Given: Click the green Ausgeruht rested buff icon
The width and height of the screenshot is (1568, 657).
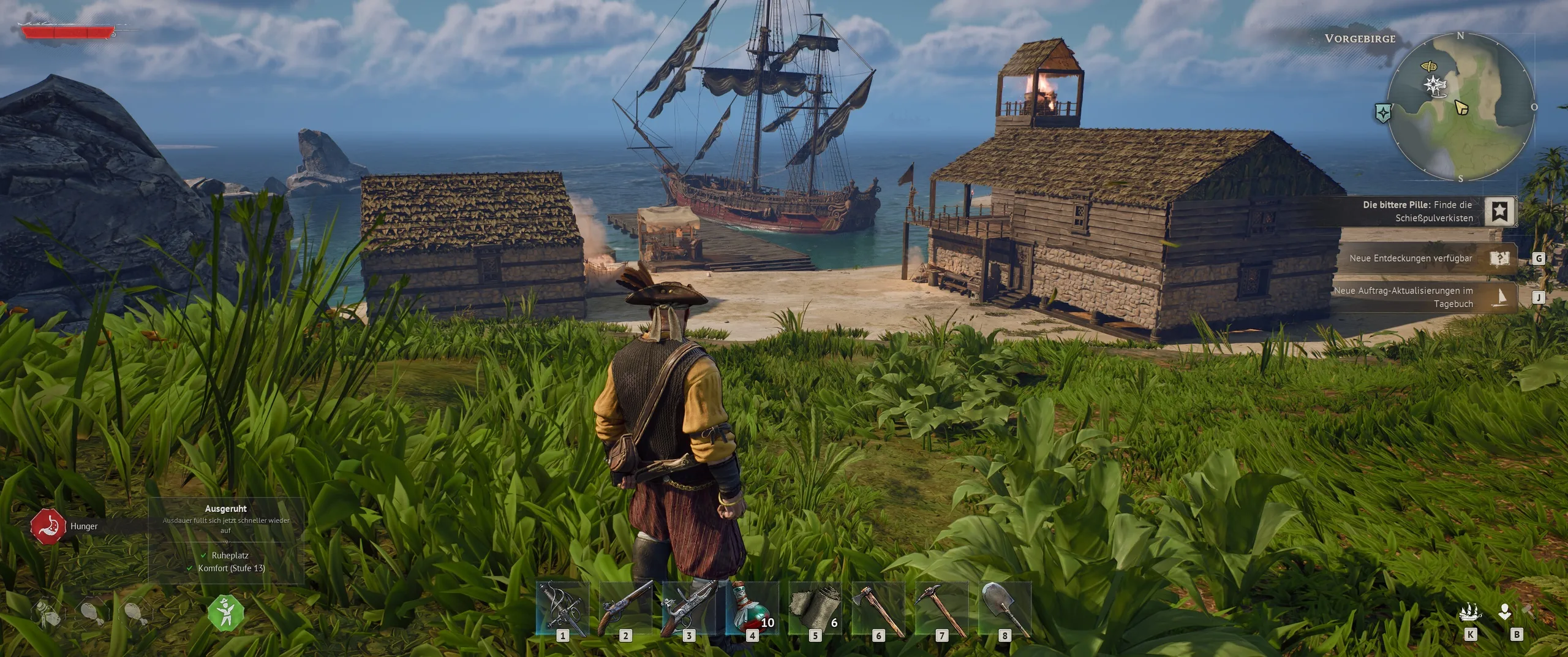Looking at the screenshot, I should [x=226, y=612].
